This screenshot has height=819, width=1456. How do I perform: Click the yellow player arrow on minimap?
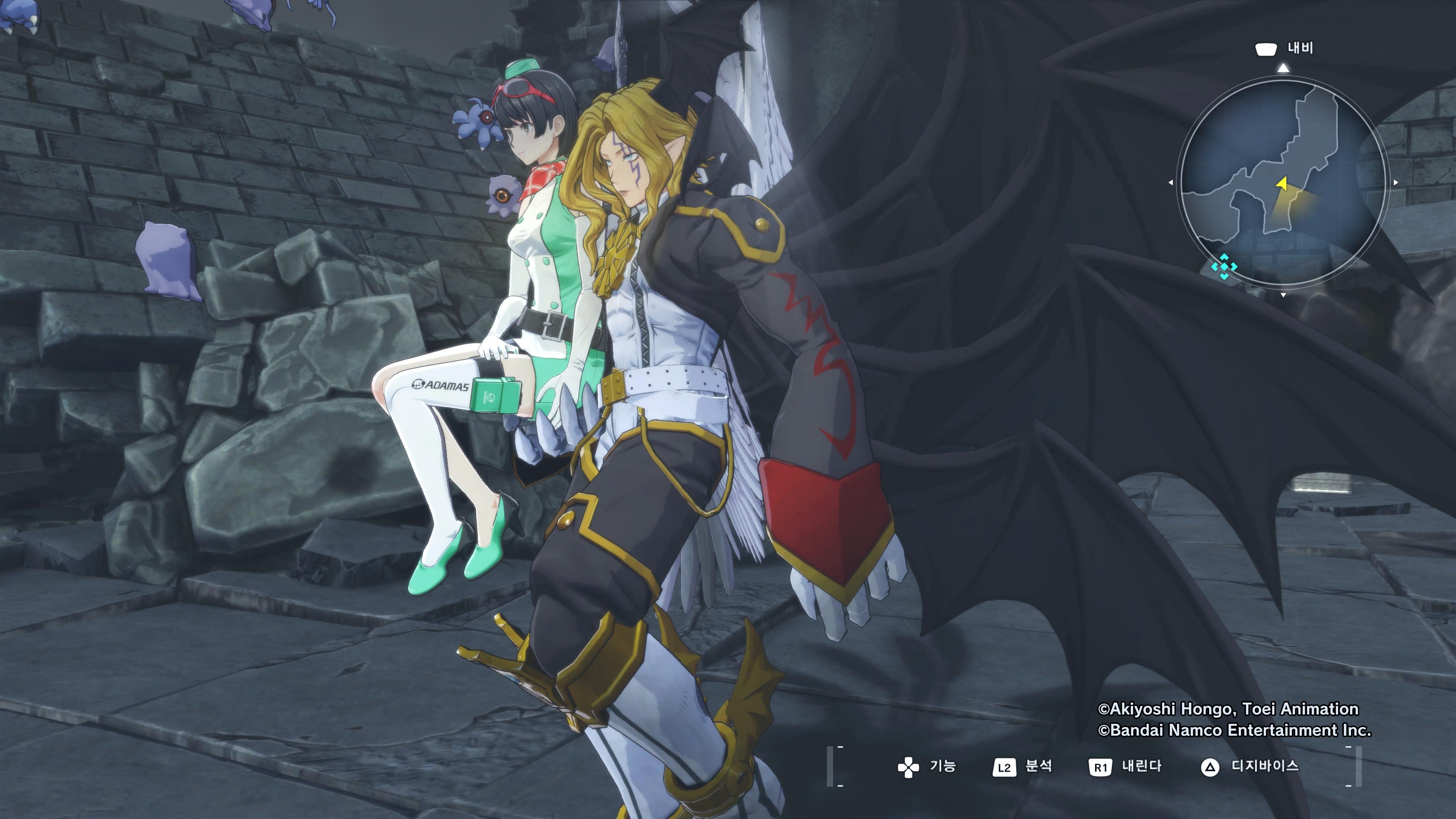coord(1282,183)
